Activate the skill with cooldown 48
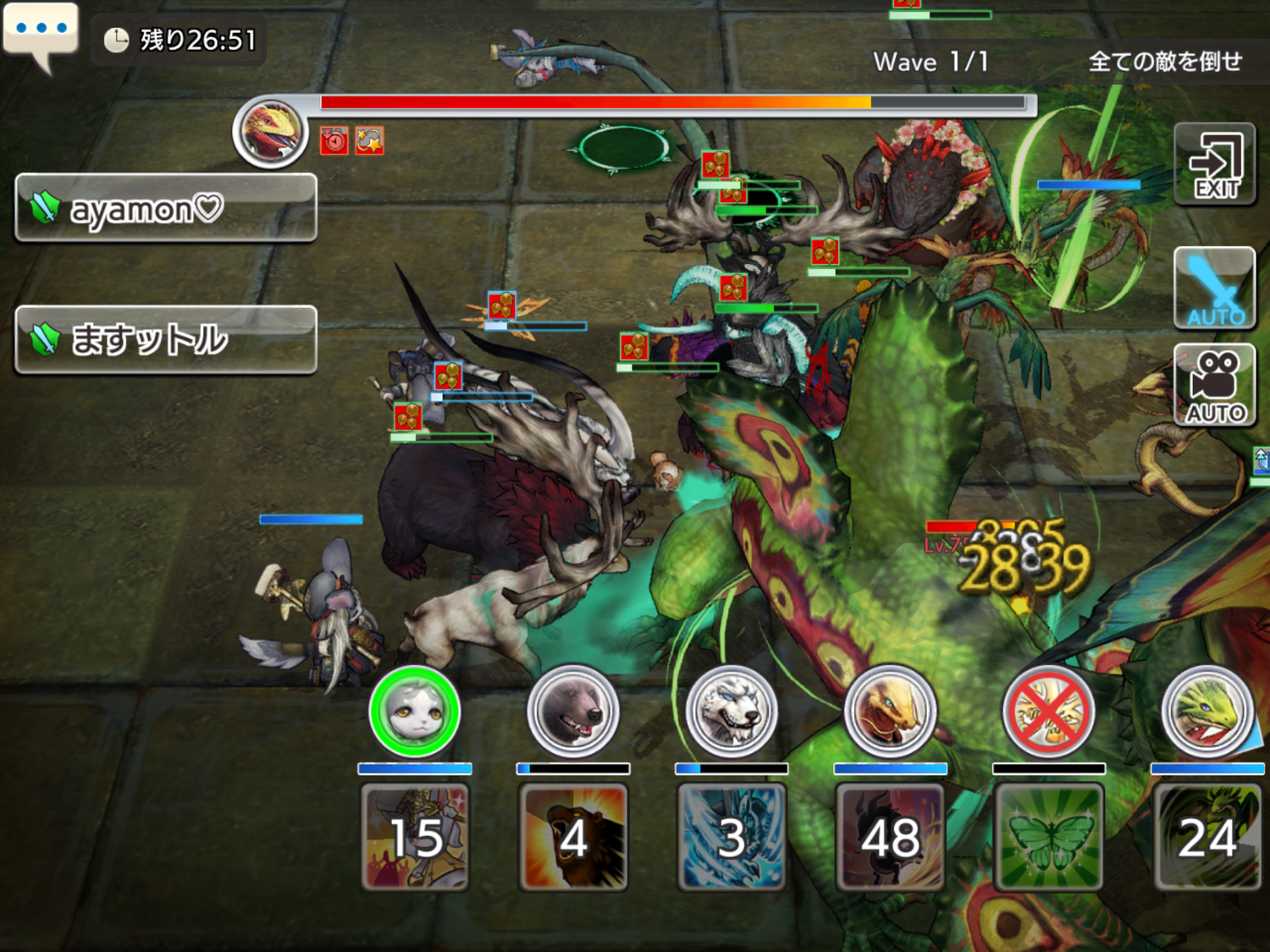1270x952 pixels. [x=890, y=837]
